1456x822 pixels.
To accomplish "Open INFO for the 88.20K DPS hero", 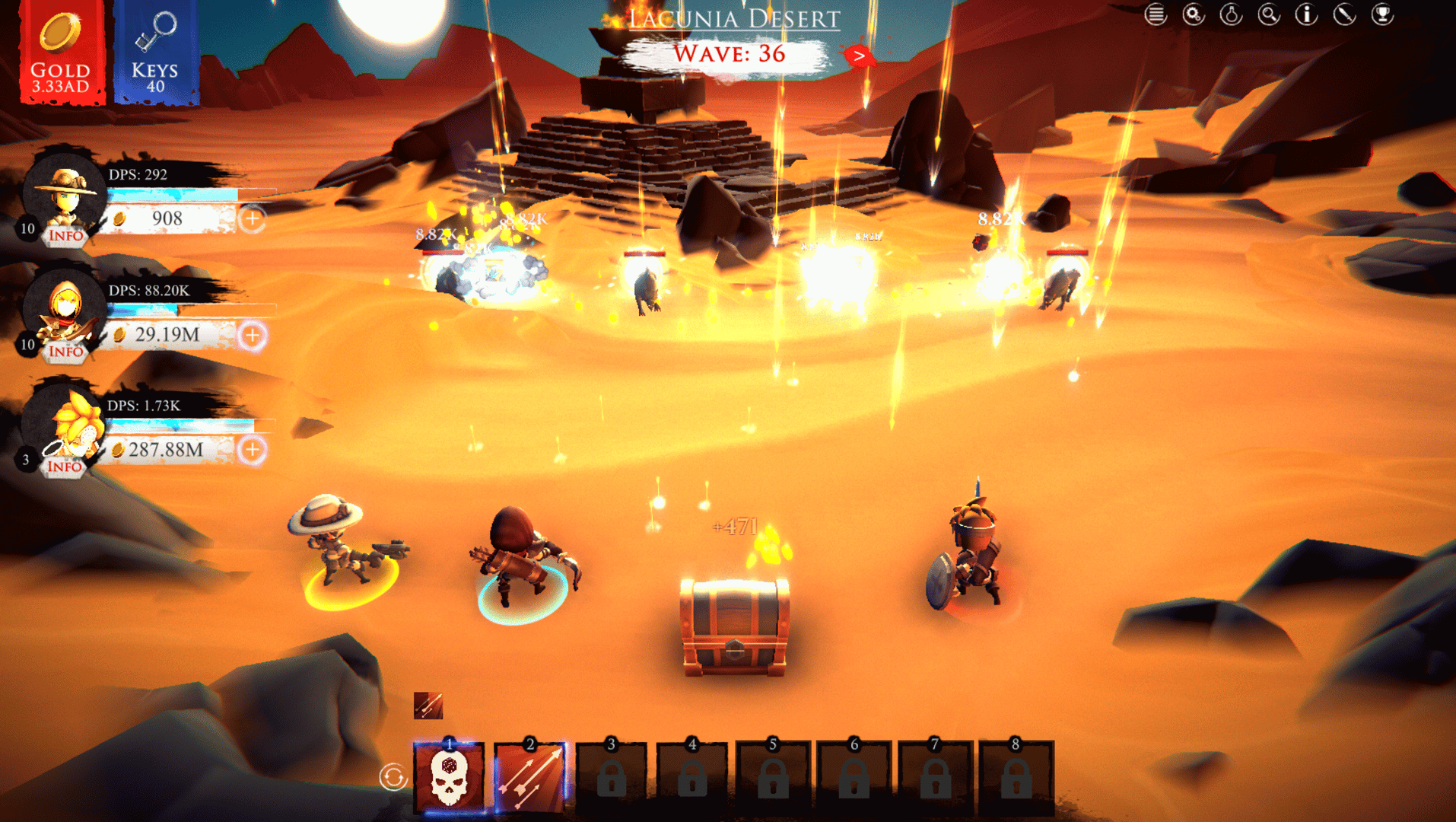I will 66,352.
